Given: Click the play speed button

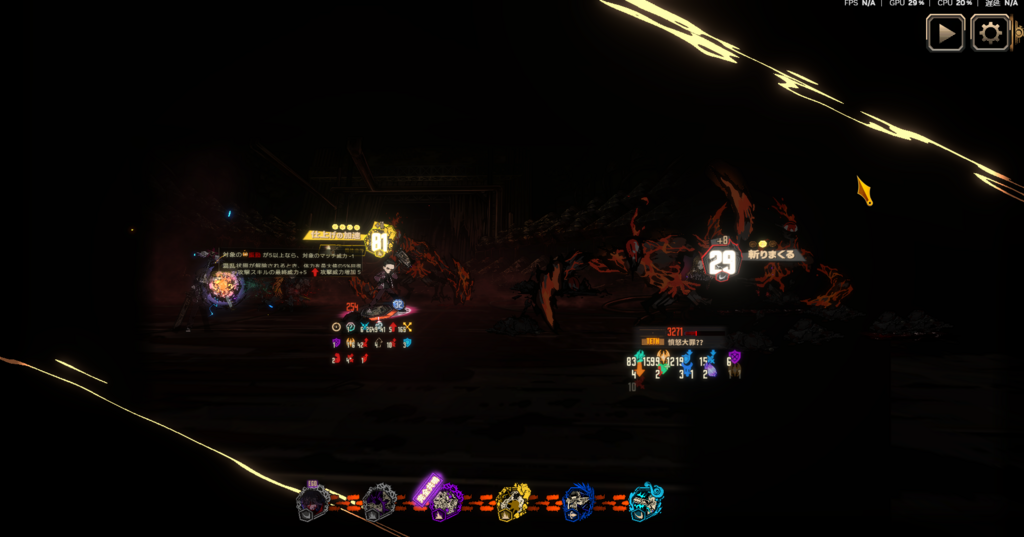Looking at the screenshot, I should tap(945, 33).
